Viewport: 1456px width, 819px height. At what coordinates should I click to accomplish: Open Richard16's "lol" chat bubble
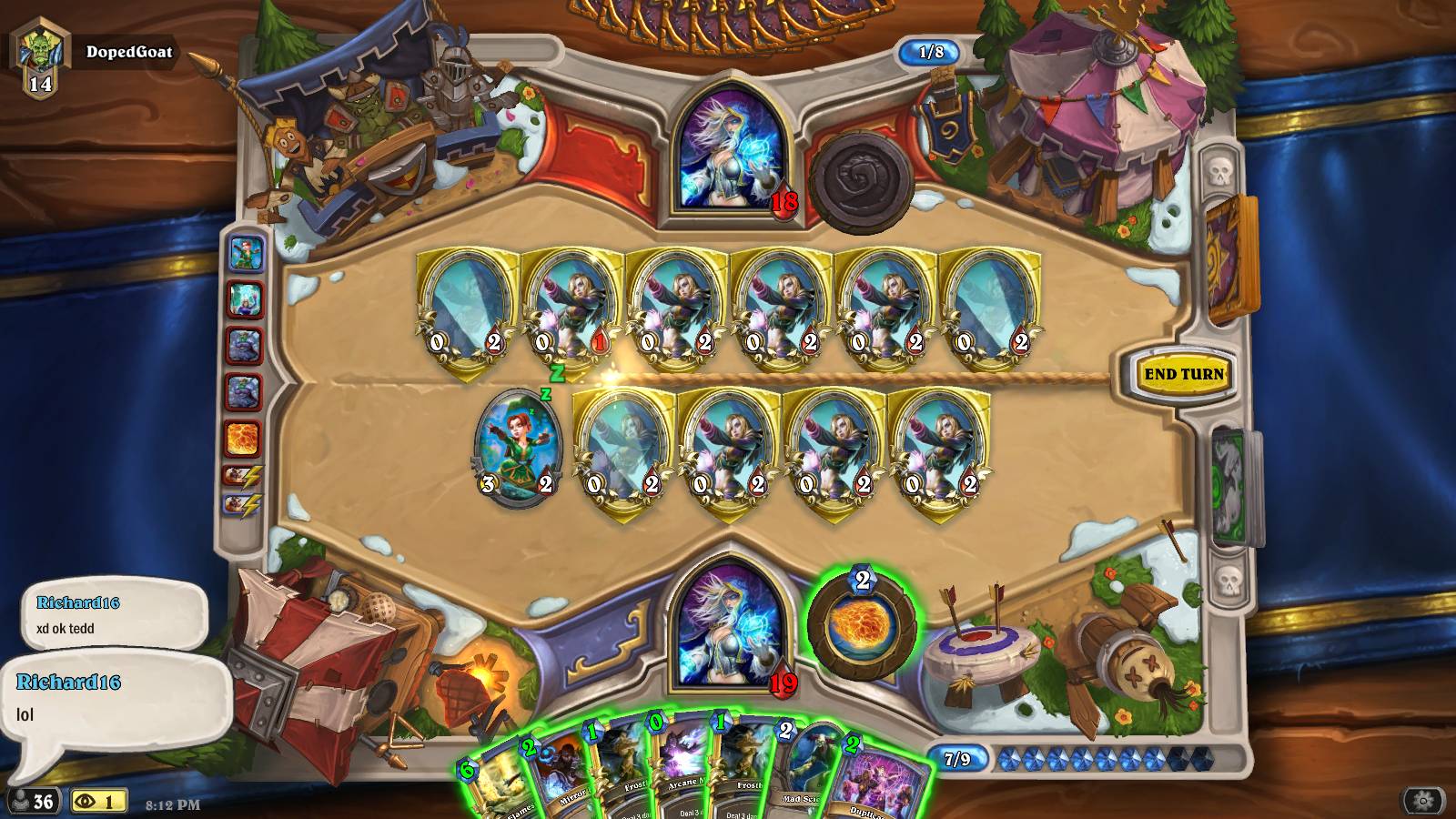pyautogui.click(x=116, y=699)
